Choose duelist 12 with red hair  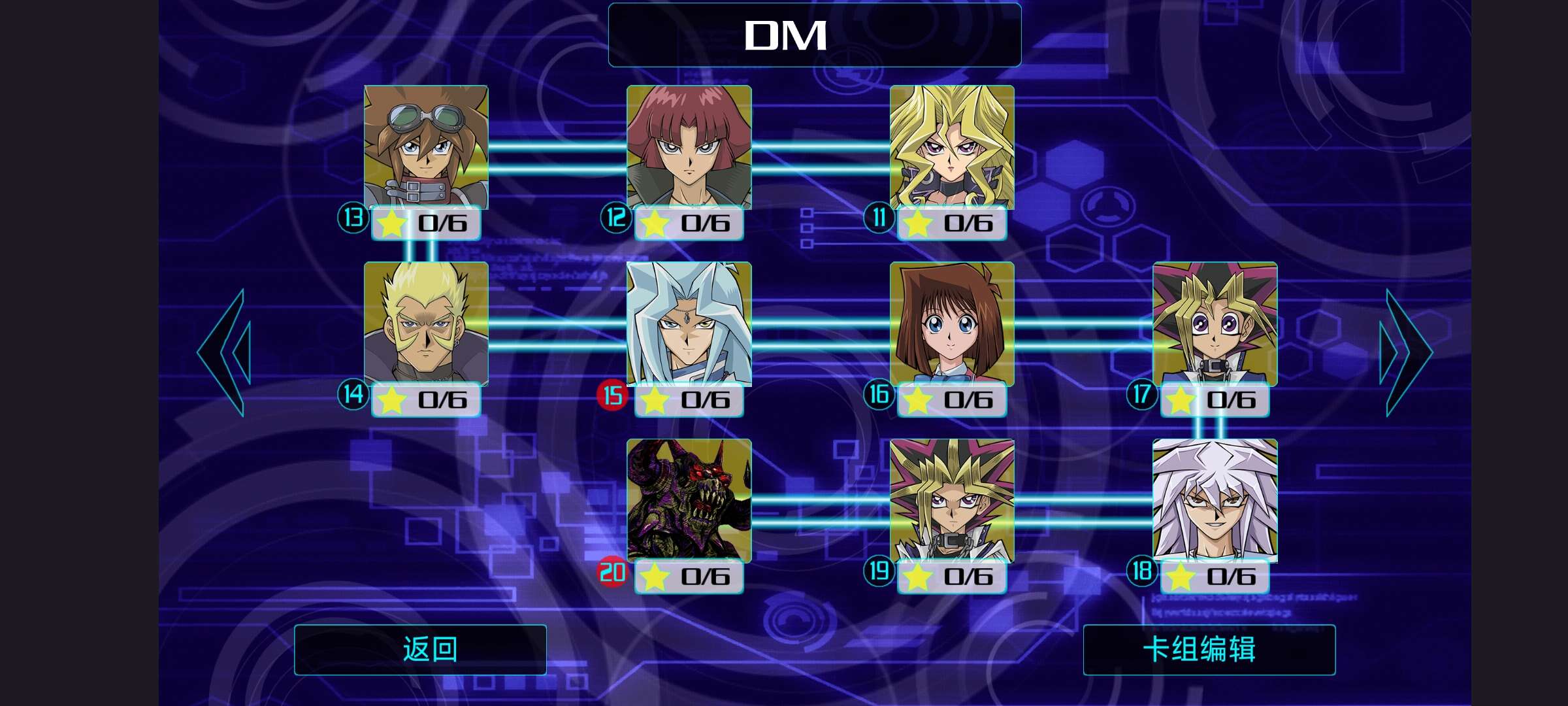[689, 148]
